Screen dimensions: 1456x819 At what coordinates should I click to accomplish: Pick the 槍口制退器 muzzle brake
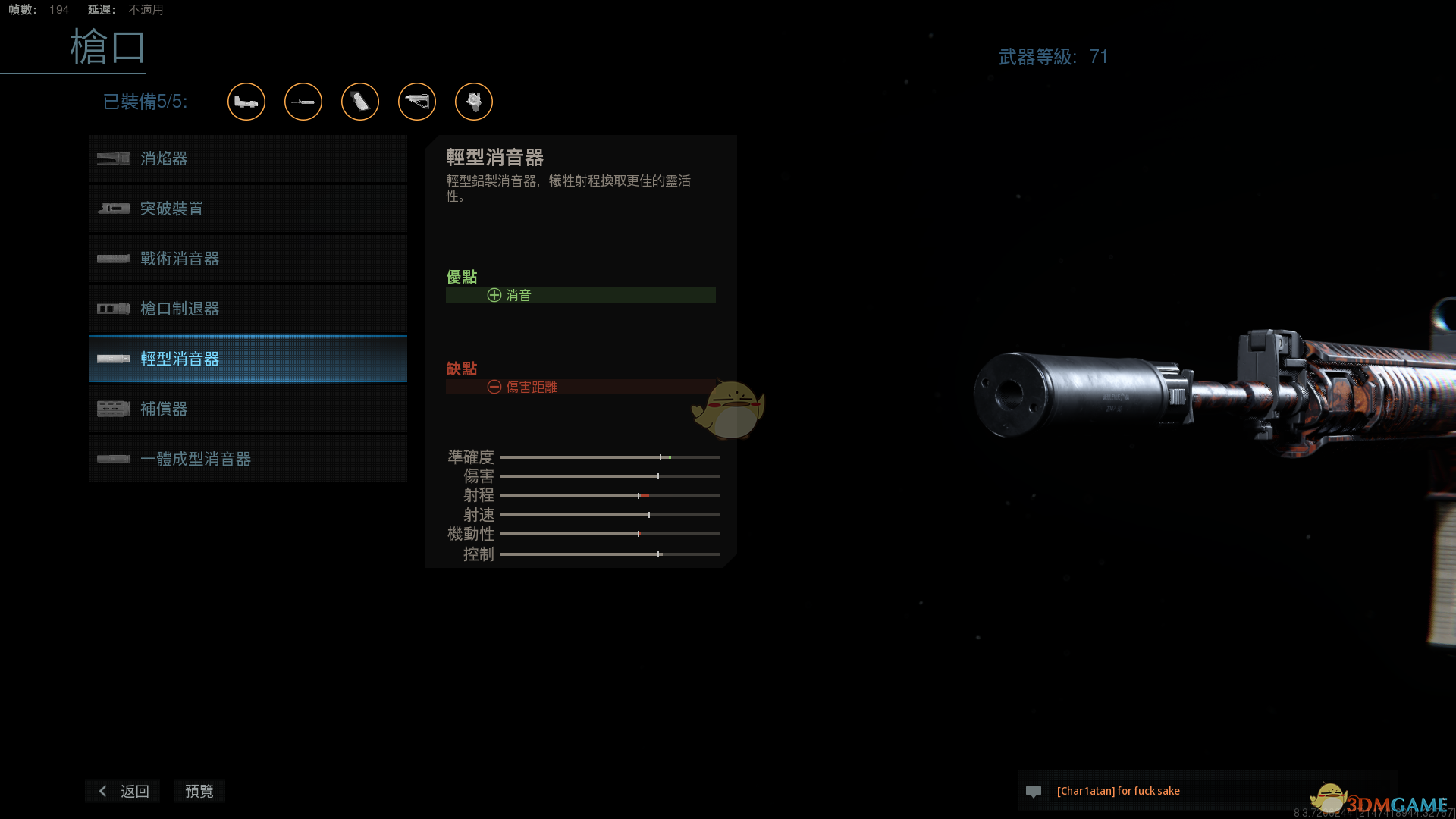247,309
